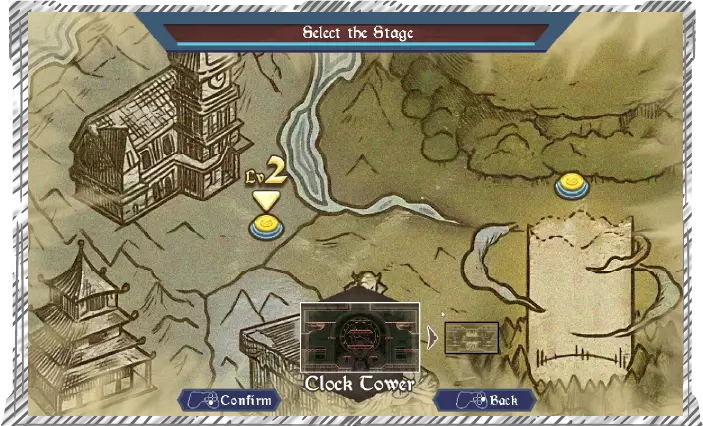The width and height of the screenshot is (703, 426).
Task: Pick the small next-stage thumbnail
Action: (471, 337)
